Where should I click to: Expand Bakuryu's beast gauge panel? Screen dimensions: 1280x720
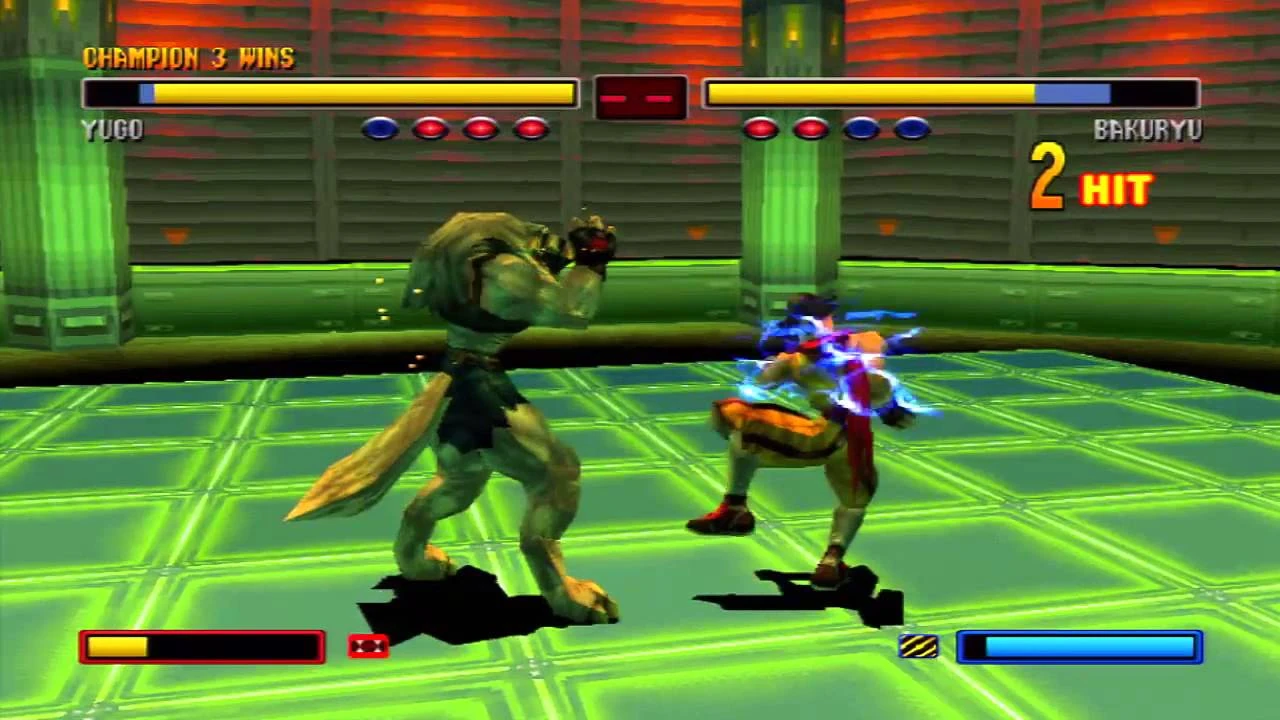1078,646
